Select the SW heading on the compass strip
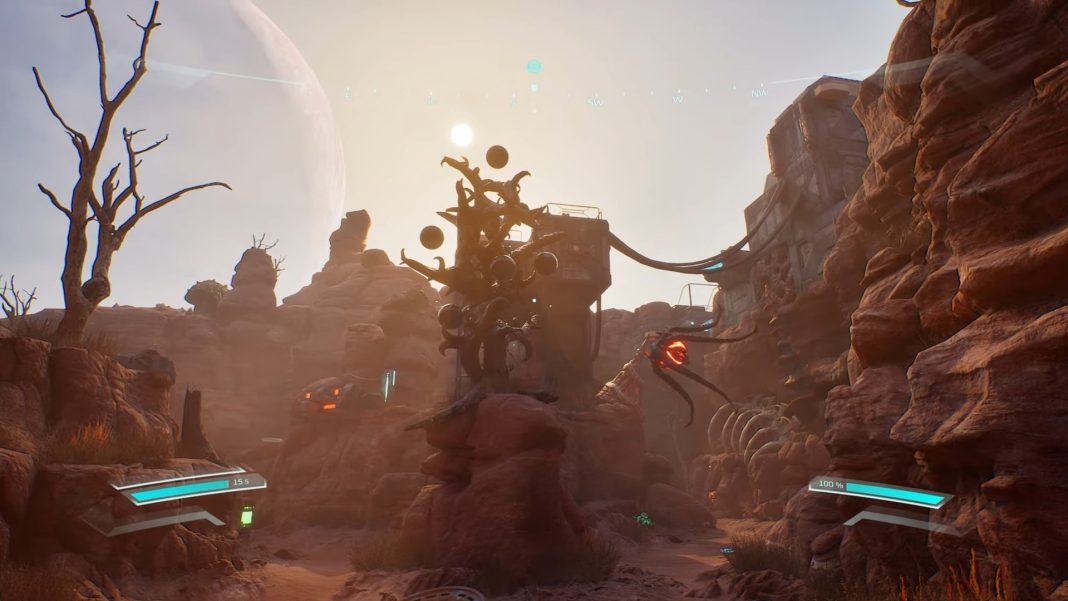This screenshot has height=601, width=1068. pos(595,101)
